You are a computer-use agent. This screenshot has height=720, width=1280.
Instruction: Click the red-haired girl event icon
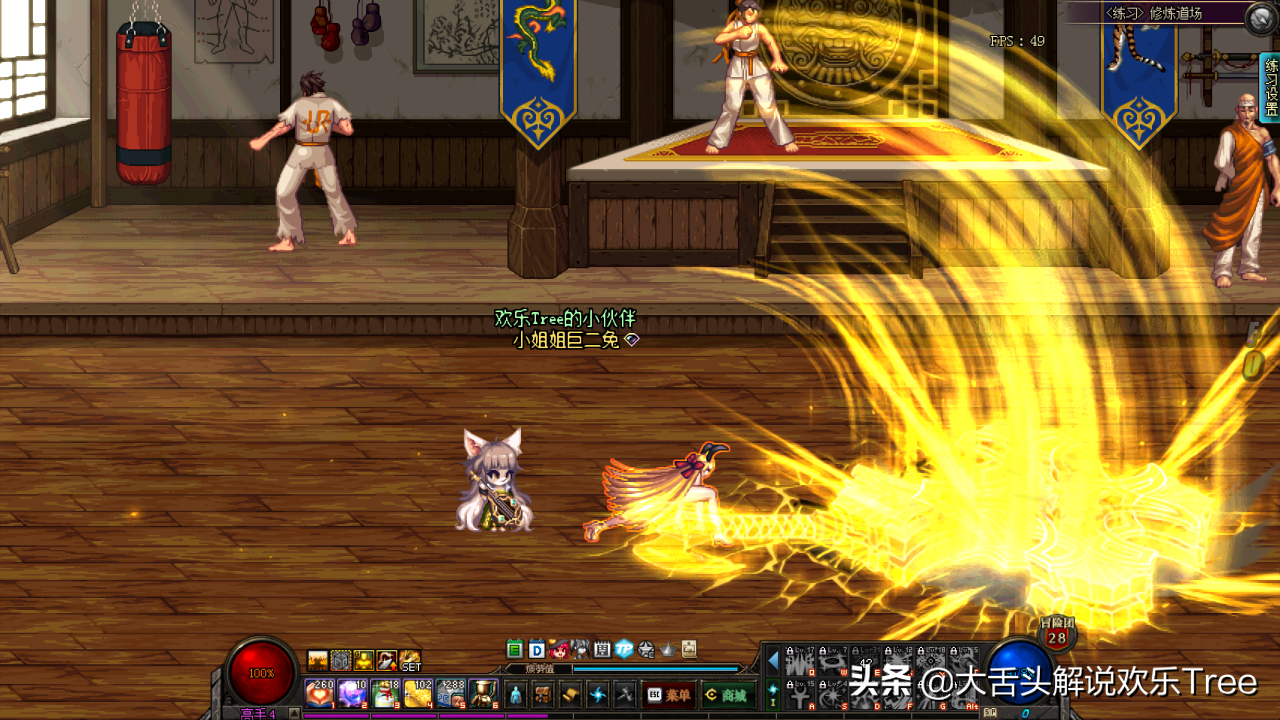point(558,649)
